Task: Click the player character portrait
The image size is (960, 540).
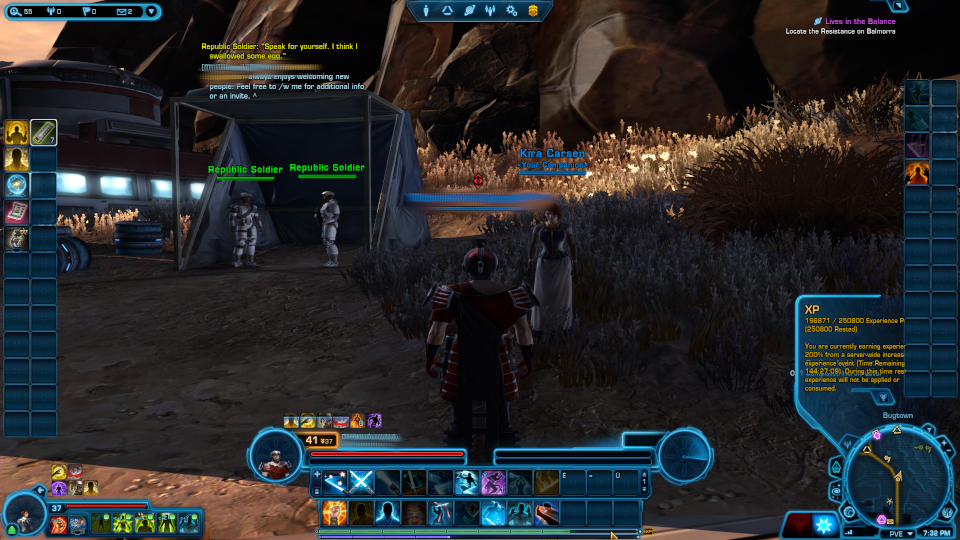Action: point(274,455)
